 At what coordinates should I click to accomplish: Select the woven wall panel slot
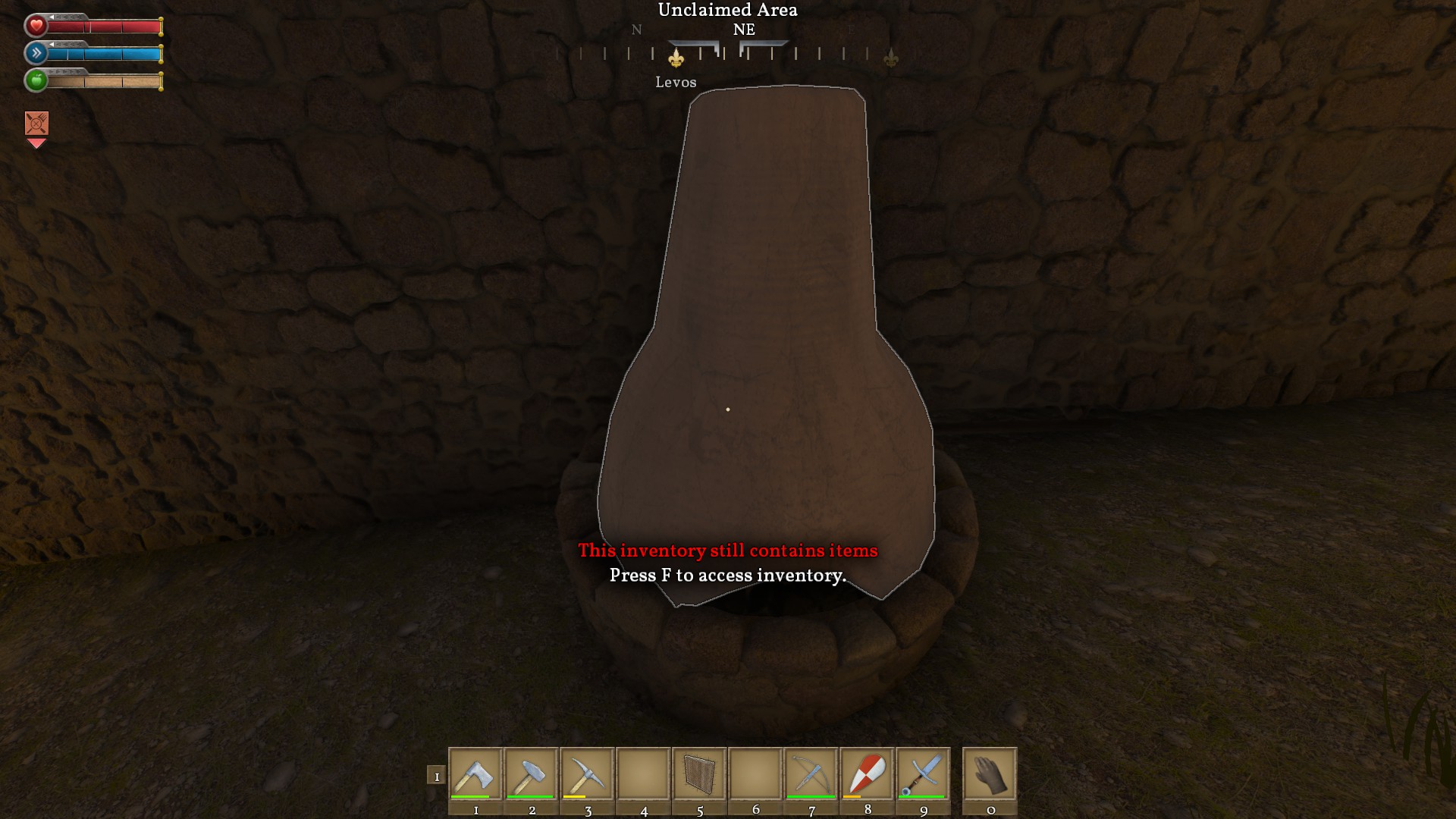(699, 773)
